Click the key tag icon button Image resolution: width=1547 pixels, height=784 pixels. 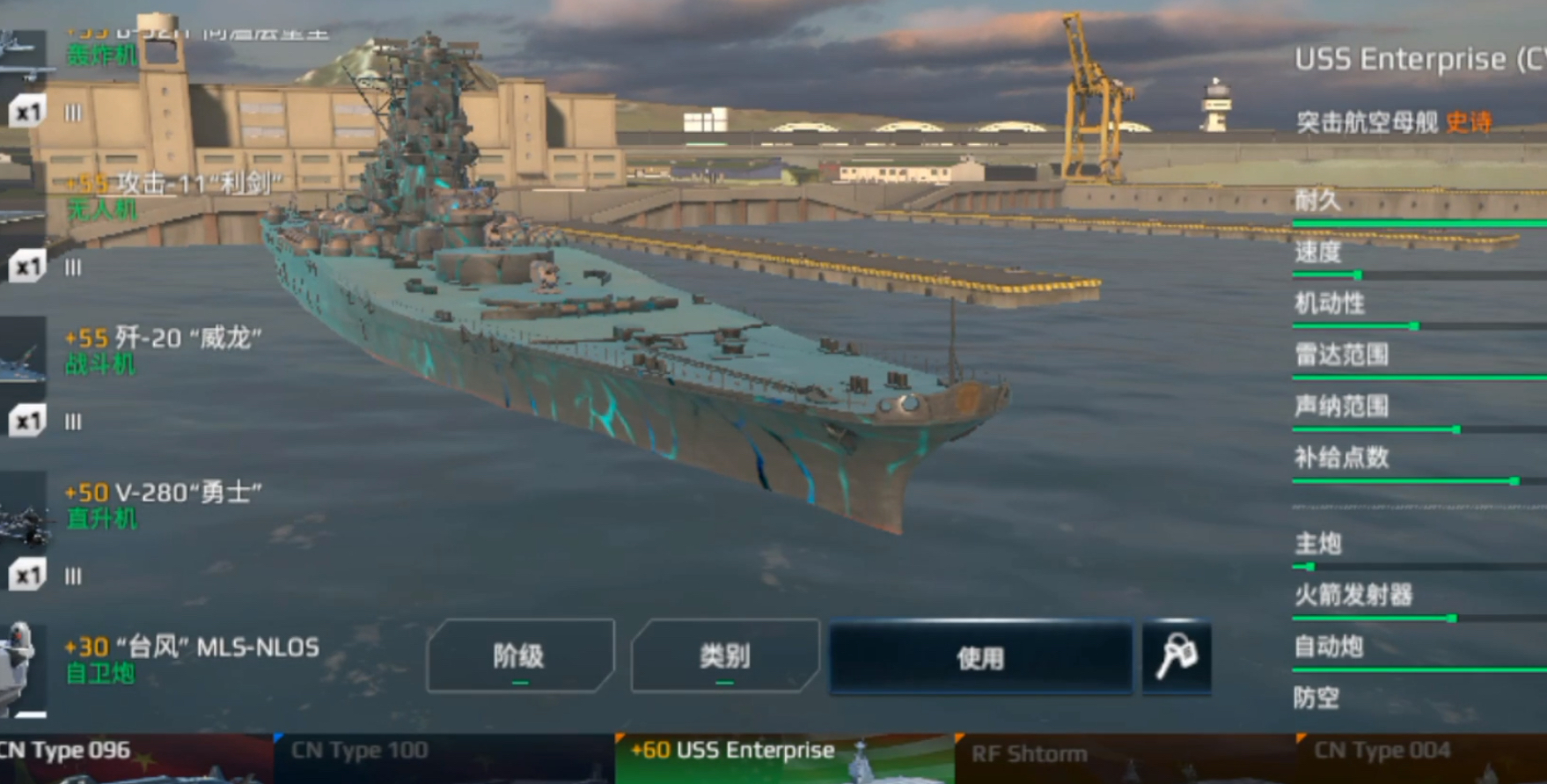click(1177, 657)
